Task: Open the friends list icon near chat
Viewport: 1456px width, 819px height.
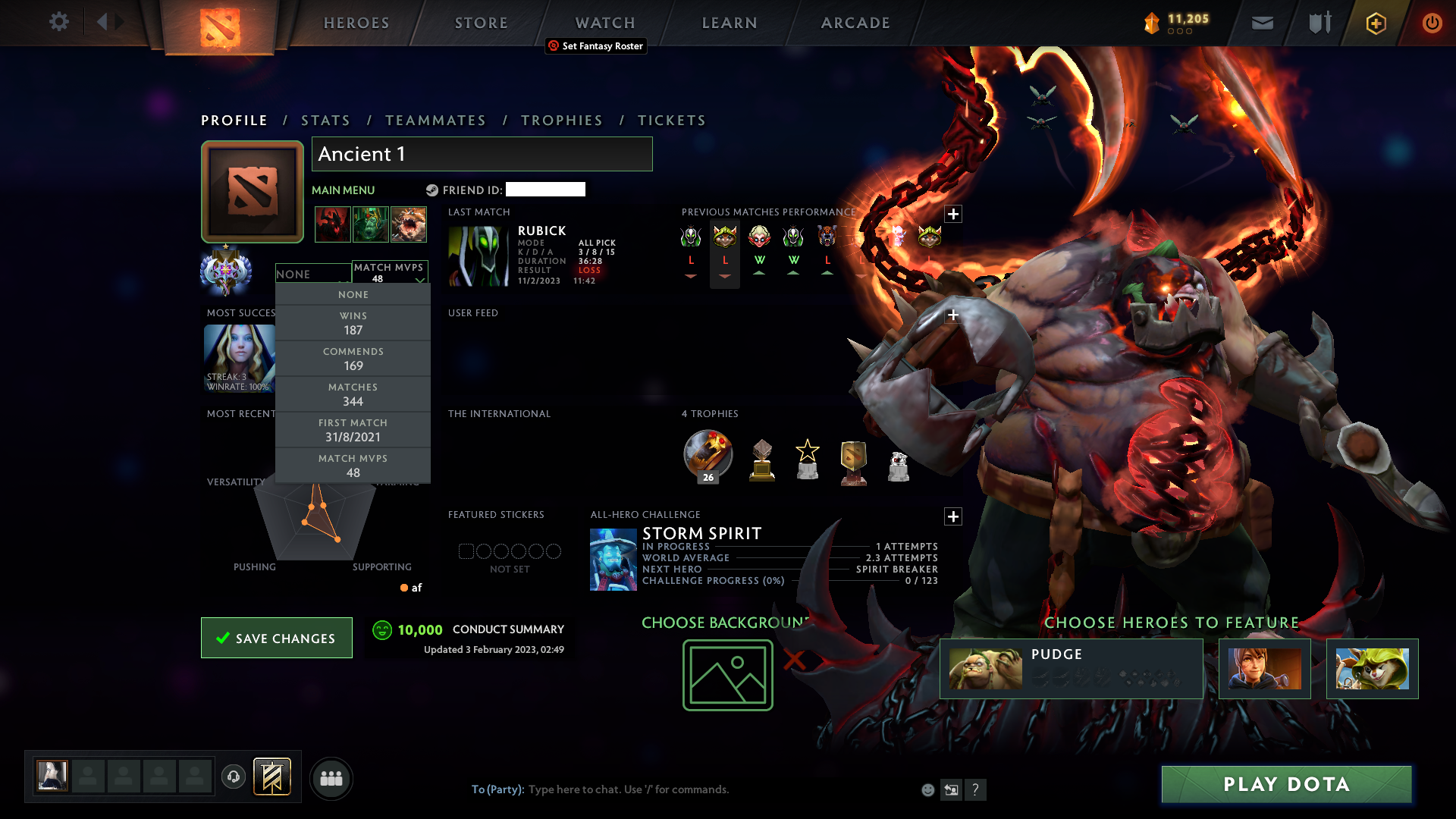Action: (x=331, y=778)
